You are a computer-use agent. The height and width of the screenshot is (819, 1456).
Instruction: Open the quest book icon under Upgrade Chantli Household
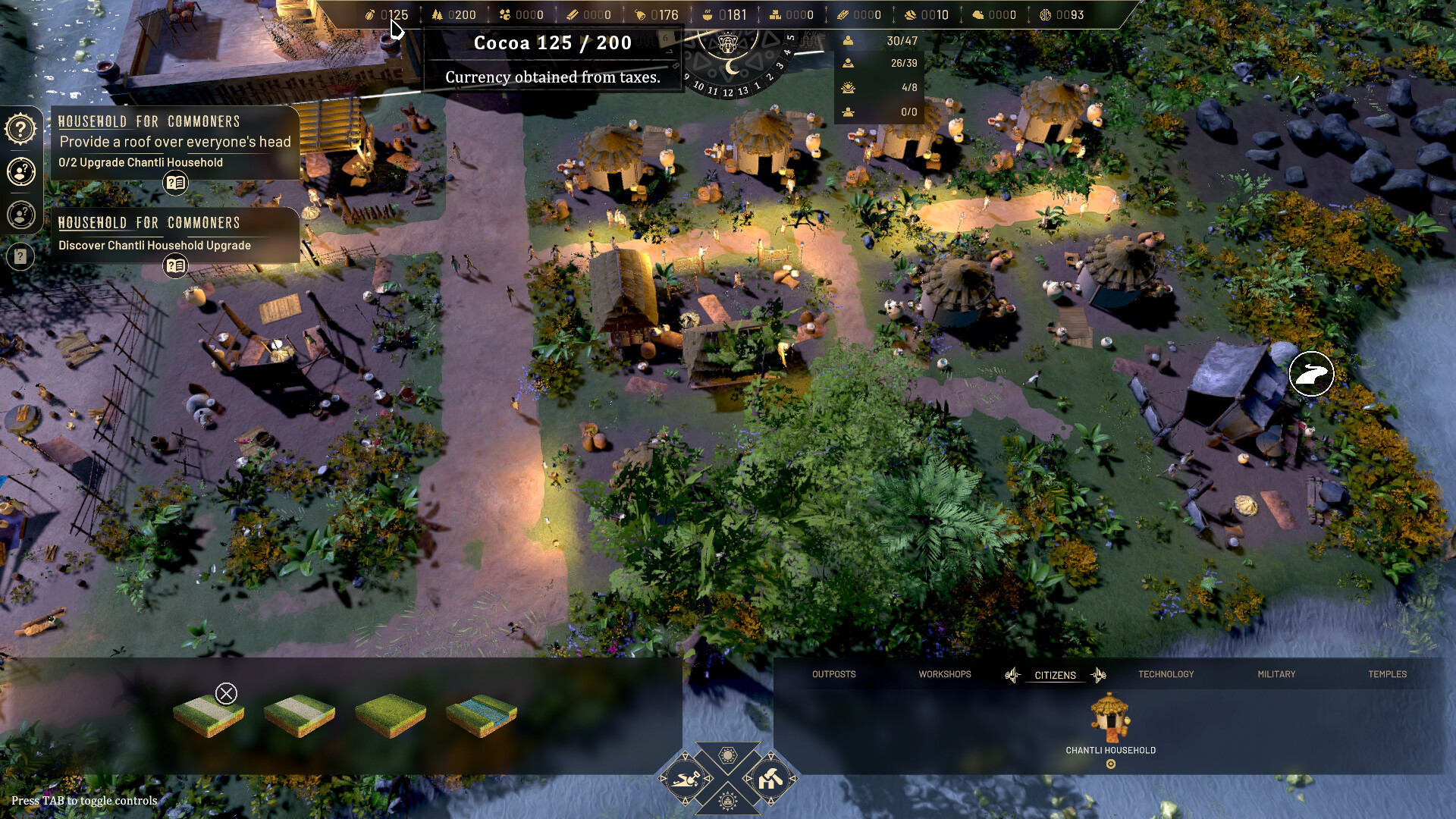coord(175,182)
